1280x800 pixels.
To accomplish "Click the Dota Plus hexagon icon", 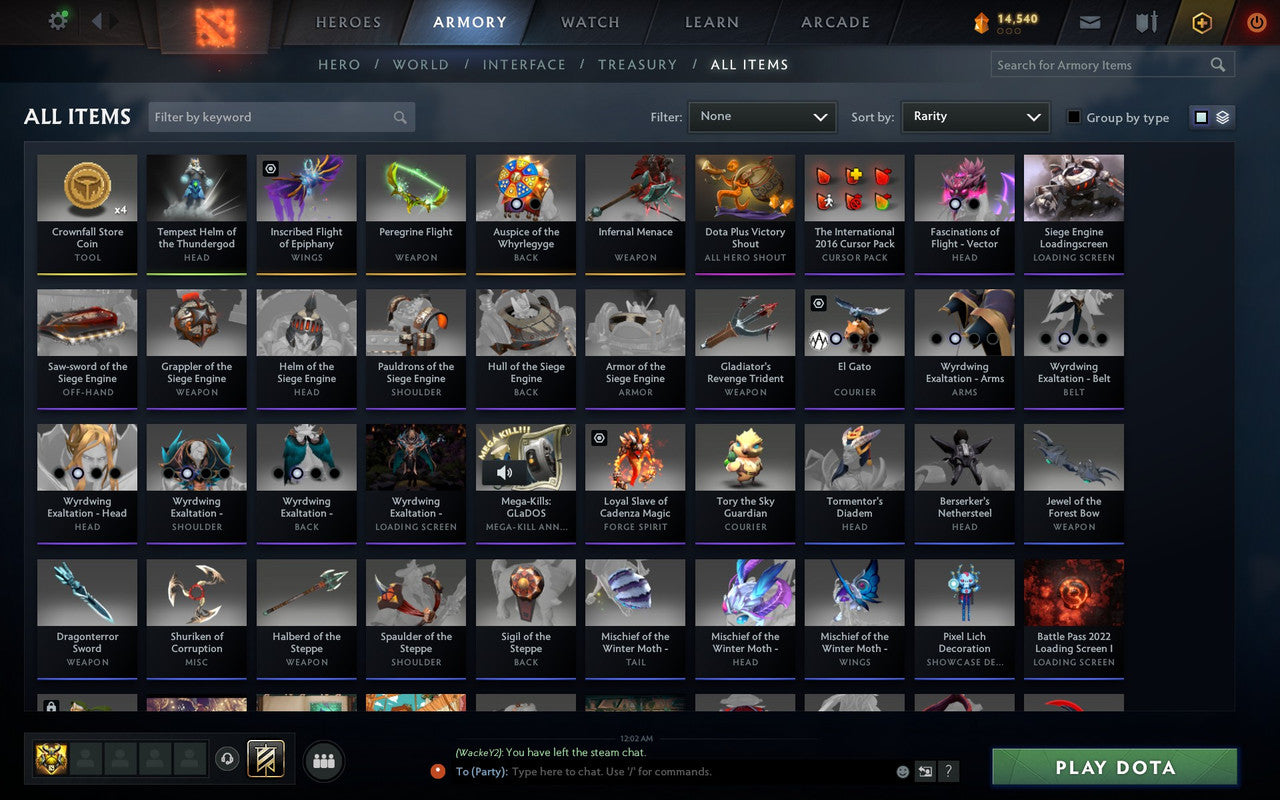I will [x=1201, y=22].
